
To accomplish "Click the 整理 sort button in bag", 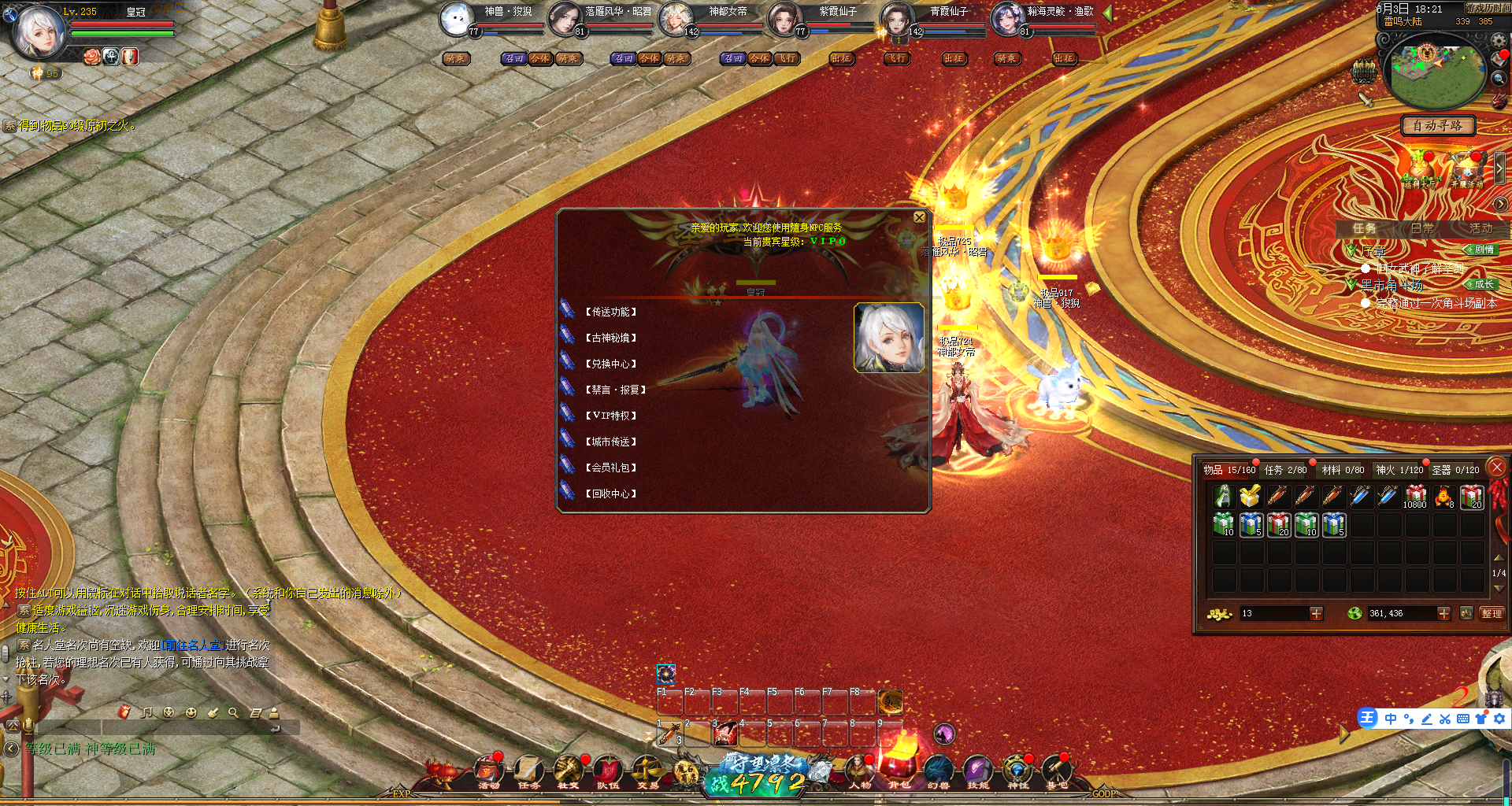I will tap(1492, 613).
